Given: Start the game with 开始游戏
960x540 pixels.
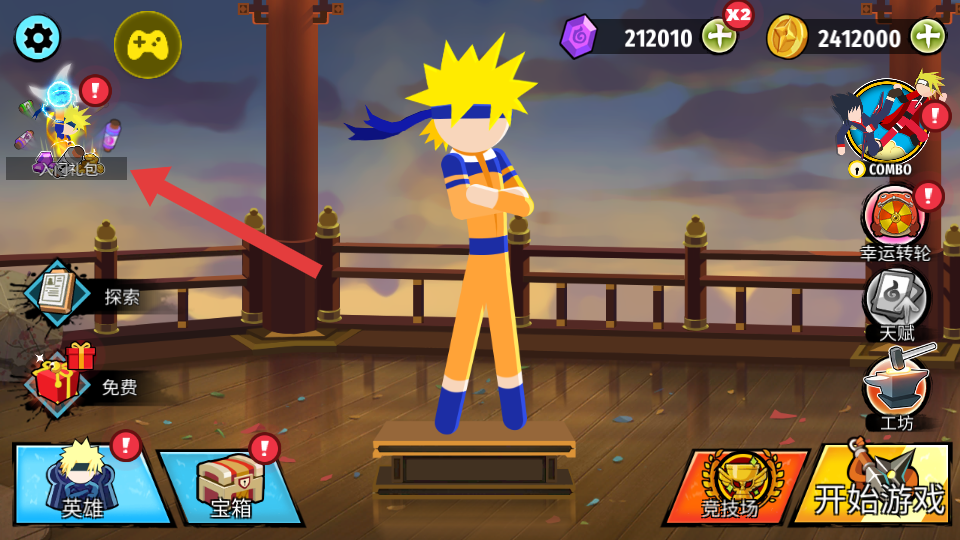Looking at the screenshot, I should tap(876, 487).
